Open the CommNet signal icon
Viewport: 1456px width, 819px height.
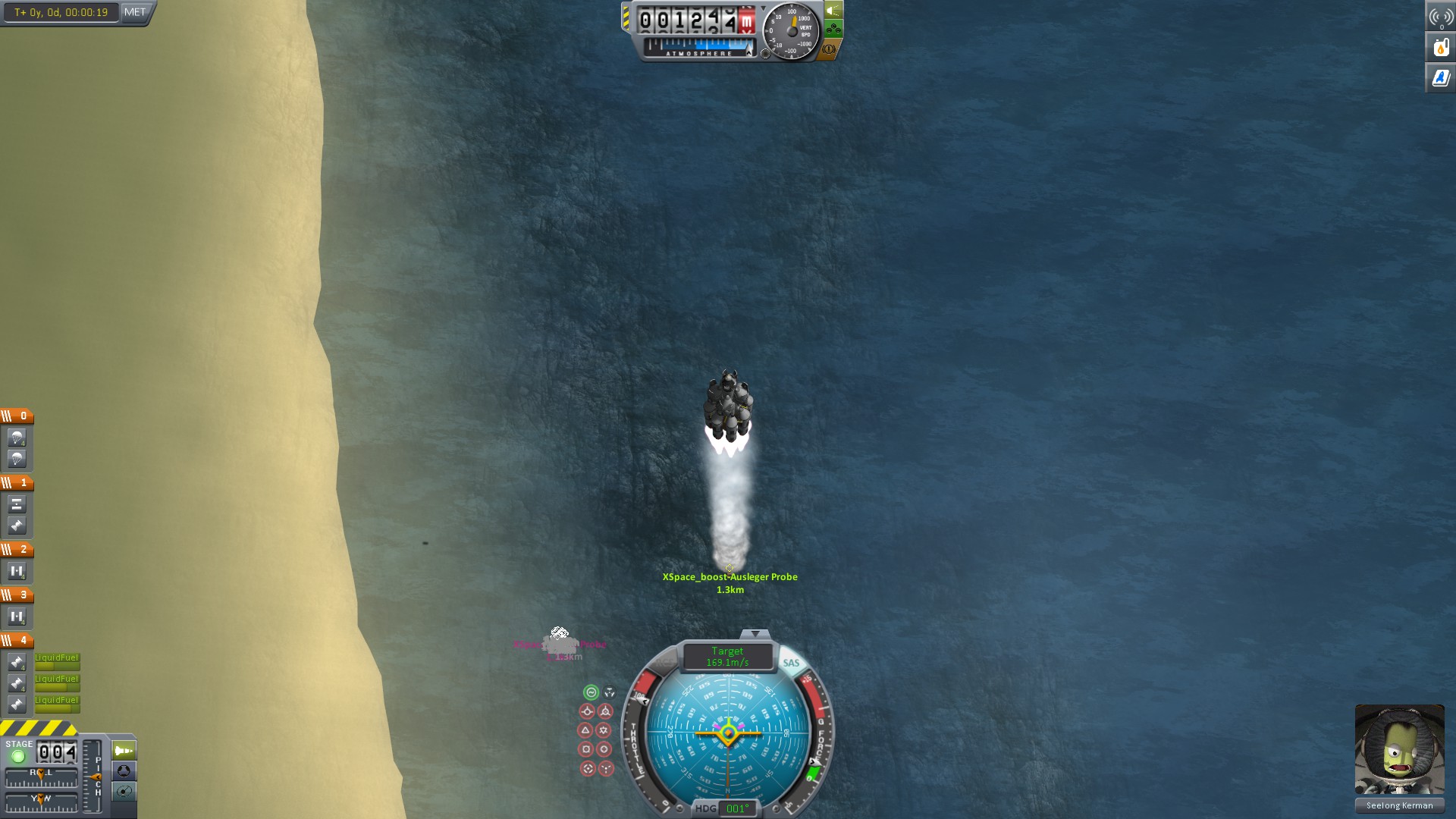point(1441,17)
